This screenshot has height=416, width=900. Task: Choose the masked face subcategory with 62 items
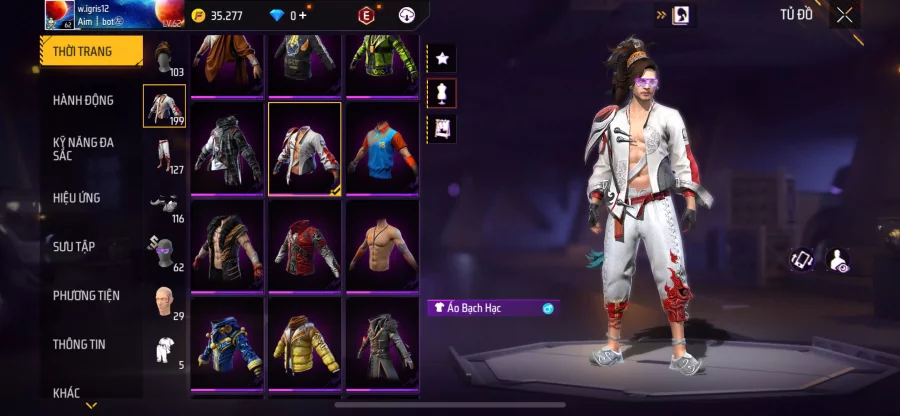[x=165, y=252]
